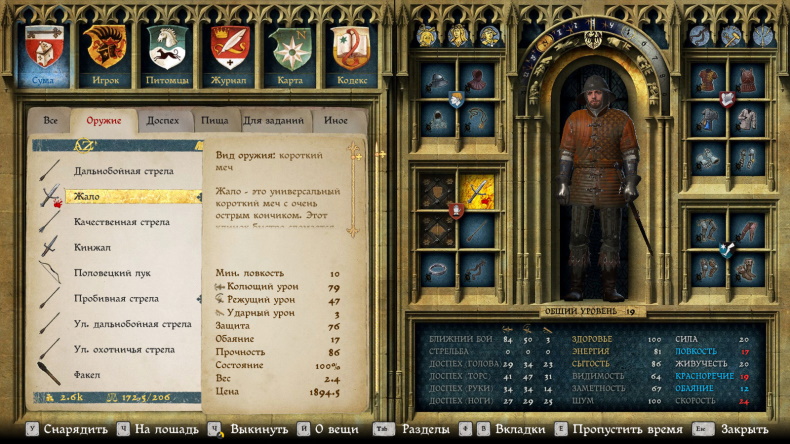Open the Кодекс section
This screenshot has height=444, width=790.
point(351,54)
